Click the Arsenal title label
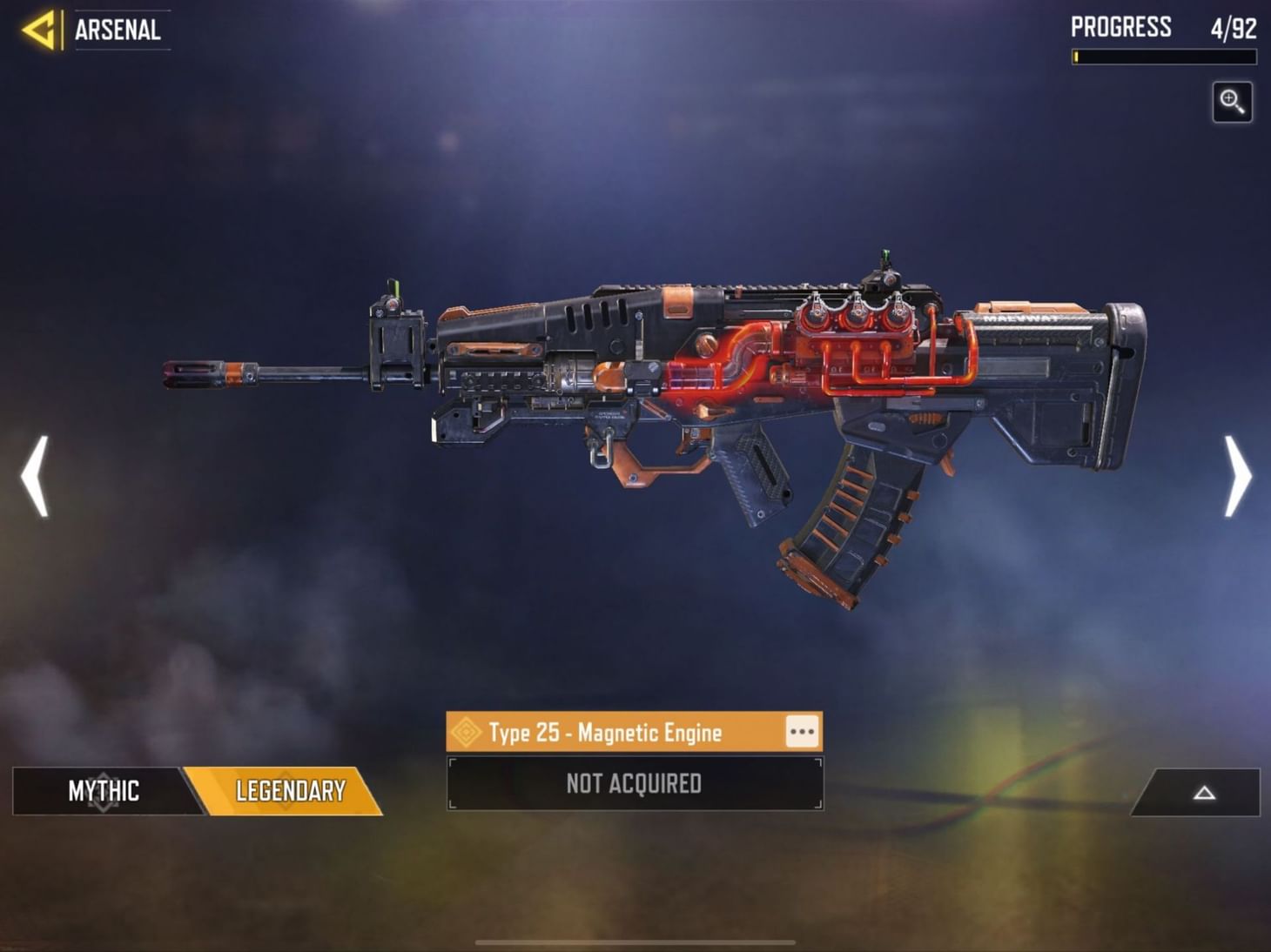Viewport: 1271px width, 952px height. 116,30
